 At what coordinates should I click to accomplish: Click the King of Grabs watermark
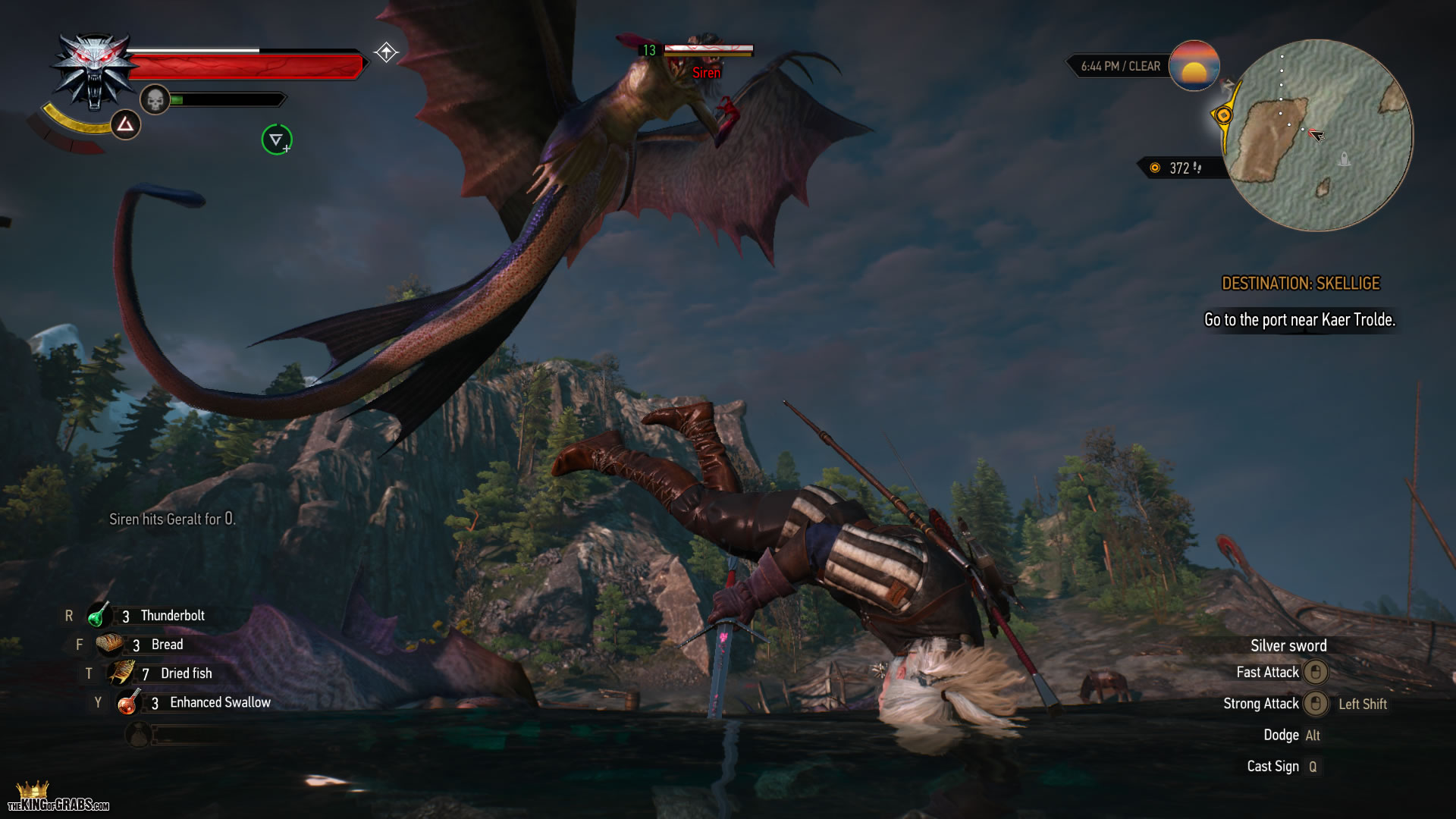(x=58, y=799)
